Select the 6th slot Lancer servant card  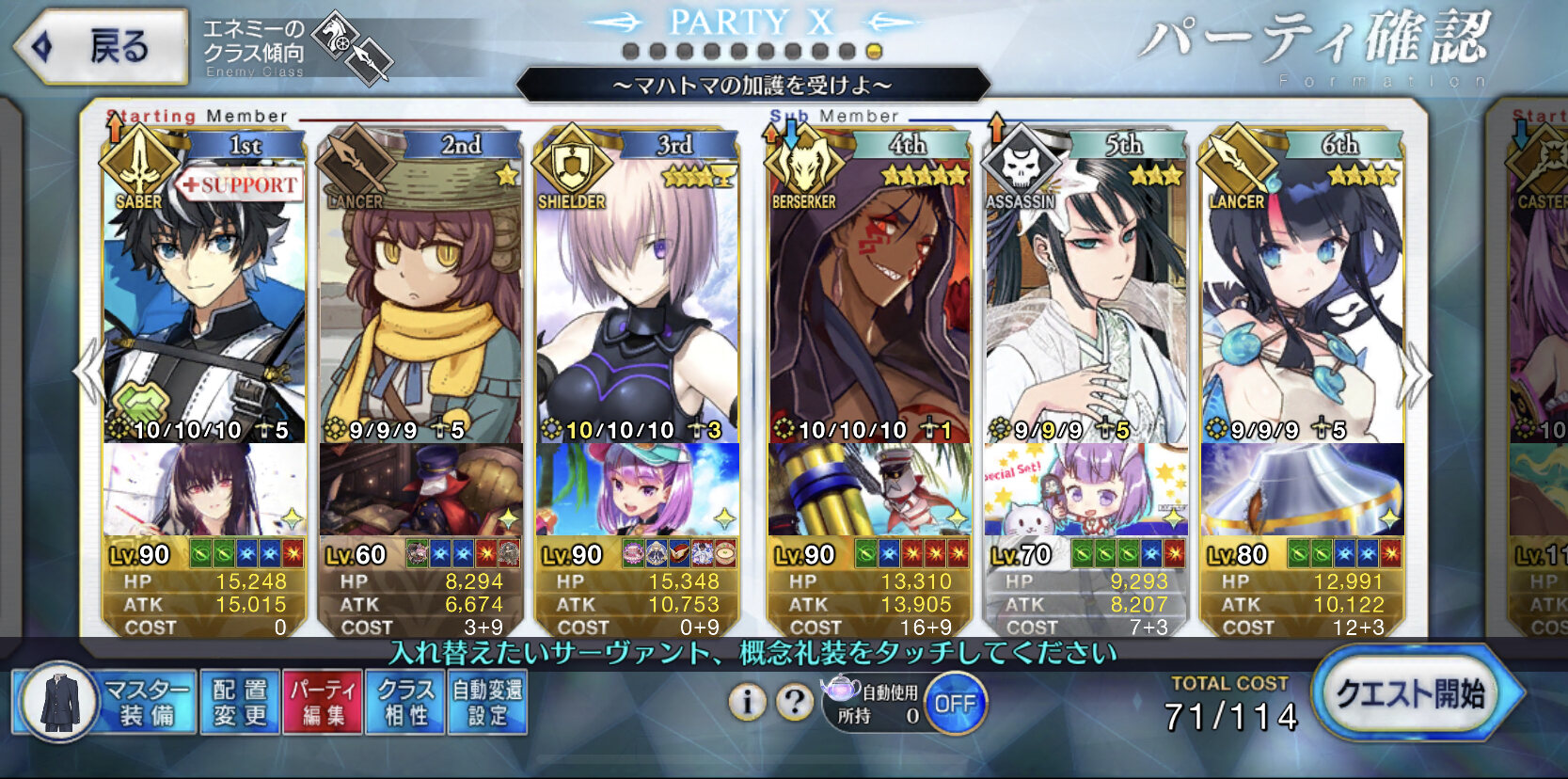[x=1302, y=301]
